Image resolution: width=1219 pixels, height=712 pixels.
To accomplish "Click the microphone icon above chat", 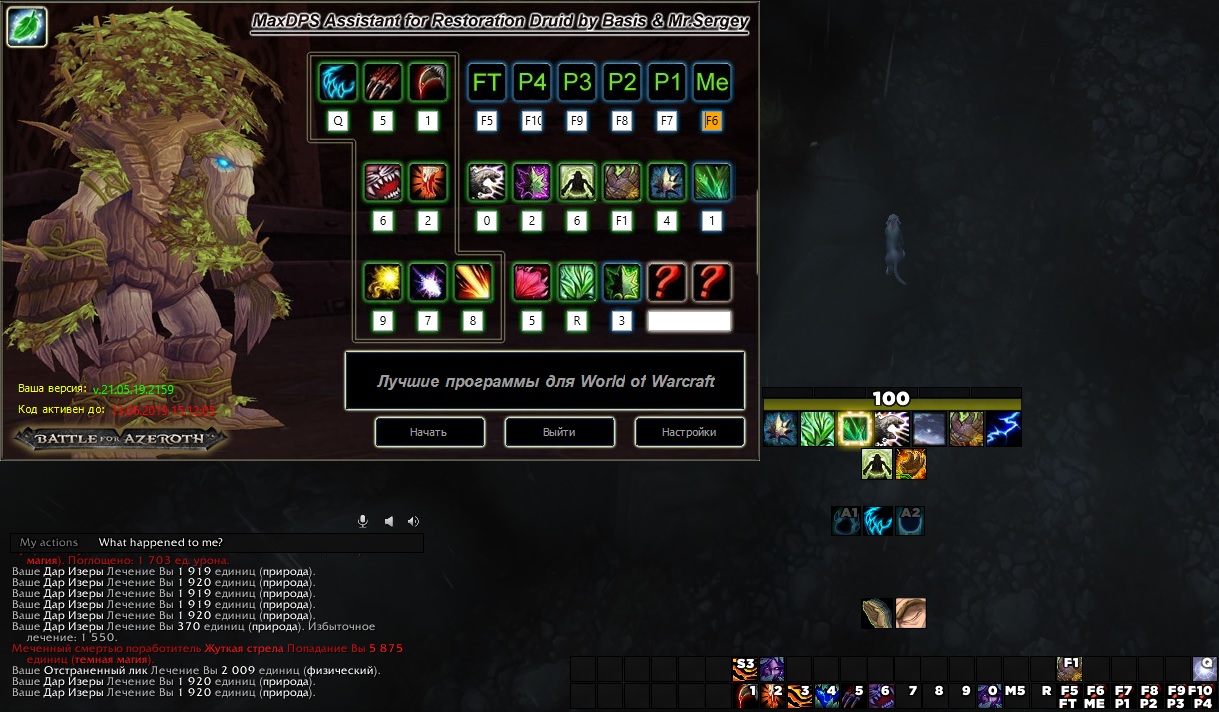I will (364, 521).
